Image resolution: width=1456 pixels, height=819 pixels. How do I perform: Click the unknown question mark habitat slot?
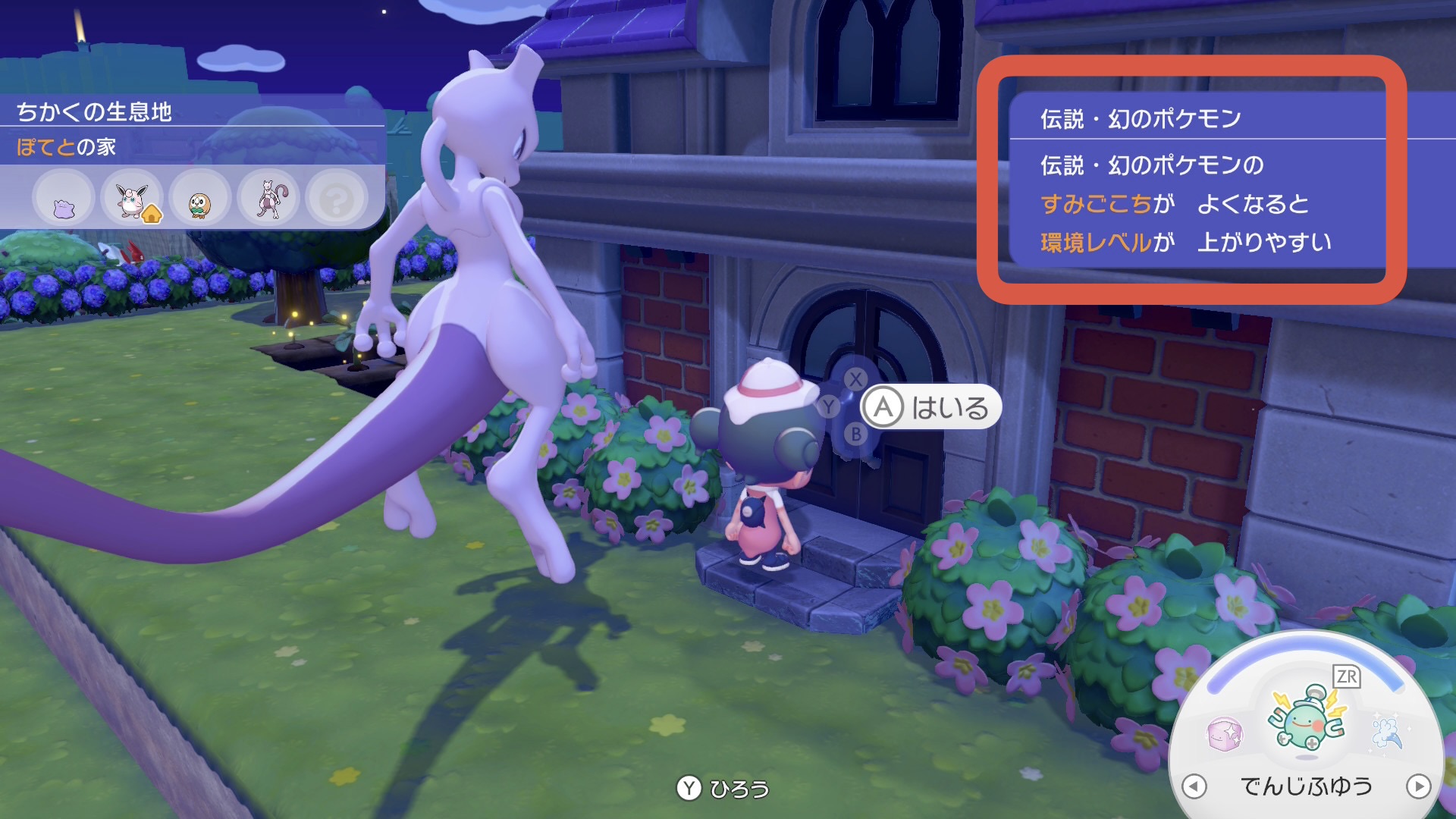[337, 200]
